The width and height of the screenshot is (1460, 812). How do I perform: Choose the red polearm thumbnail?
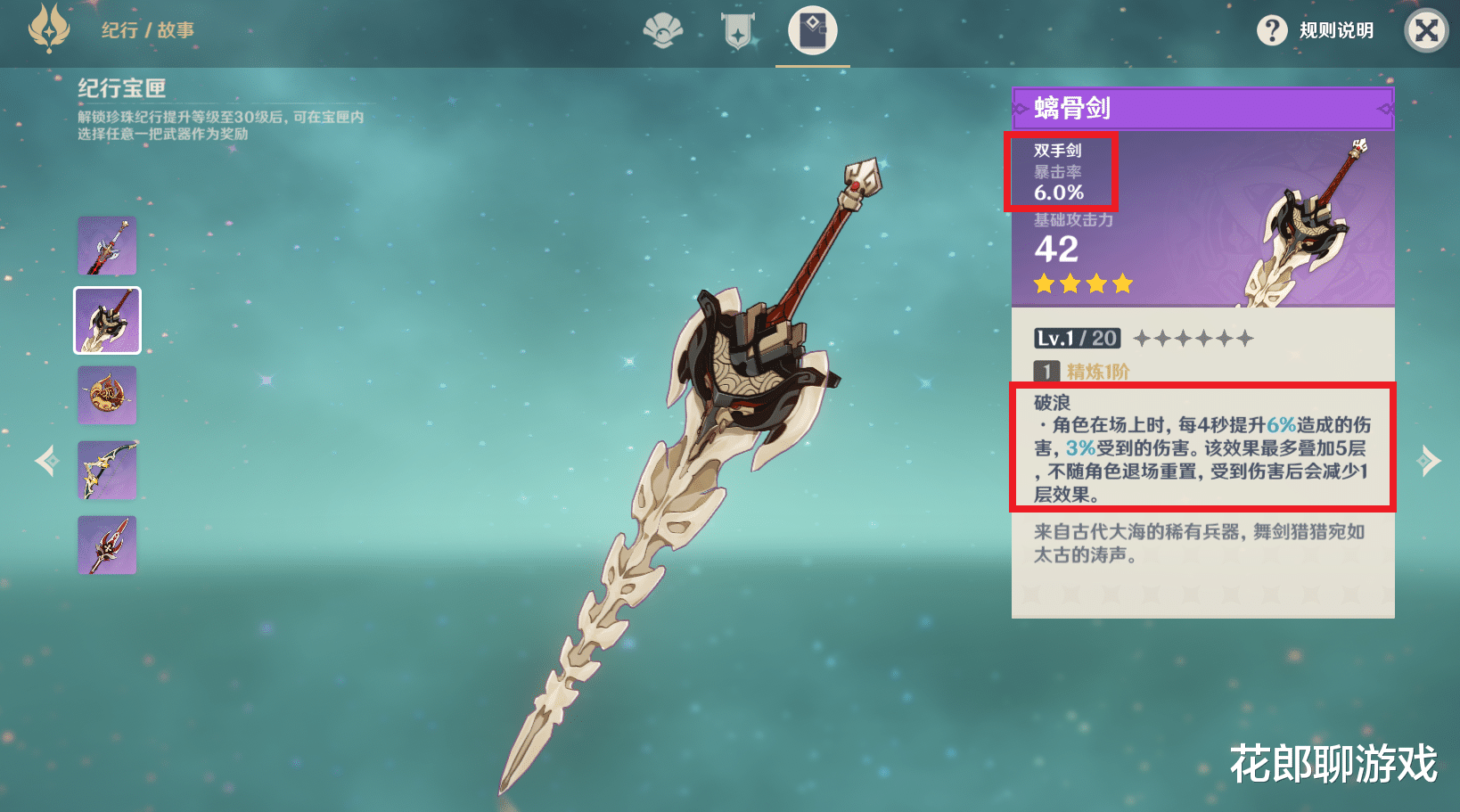(107, 545)
